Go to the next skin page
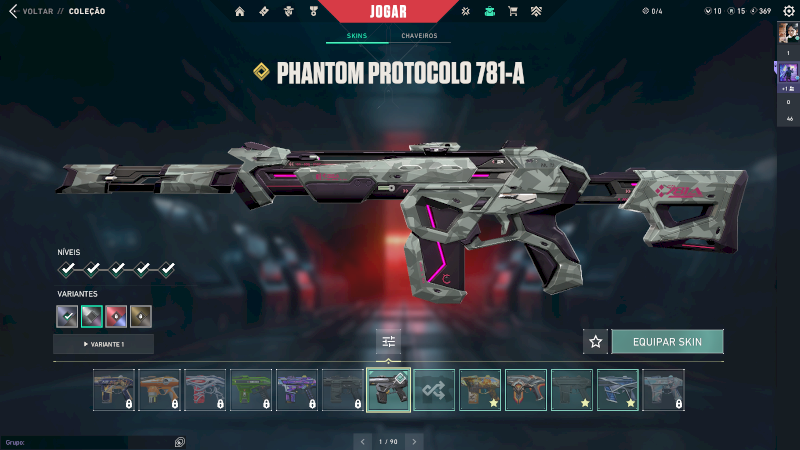The image size is (800, 450). click(x=415, y=441)
